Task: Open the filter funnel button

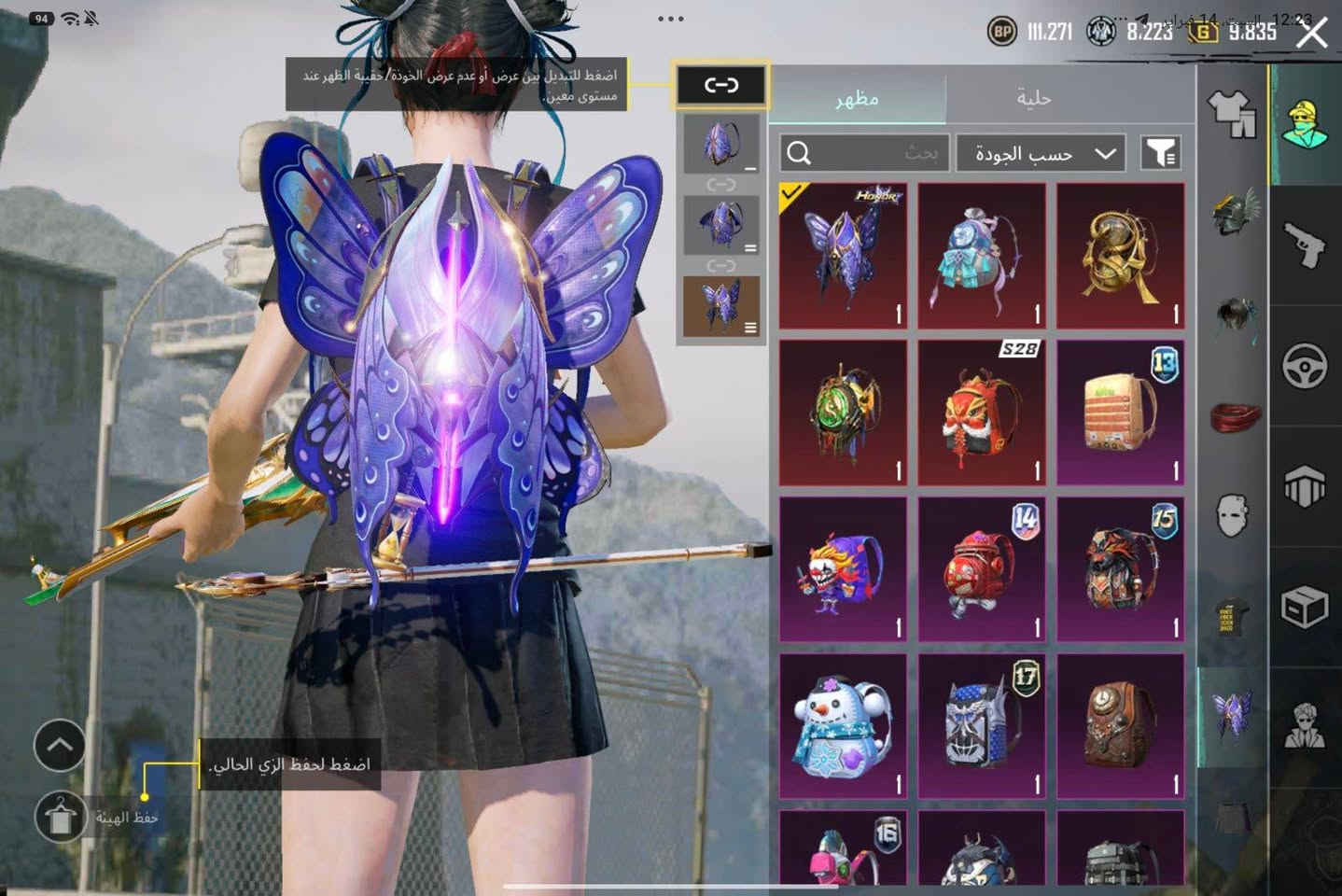Action: point(1161,153)
